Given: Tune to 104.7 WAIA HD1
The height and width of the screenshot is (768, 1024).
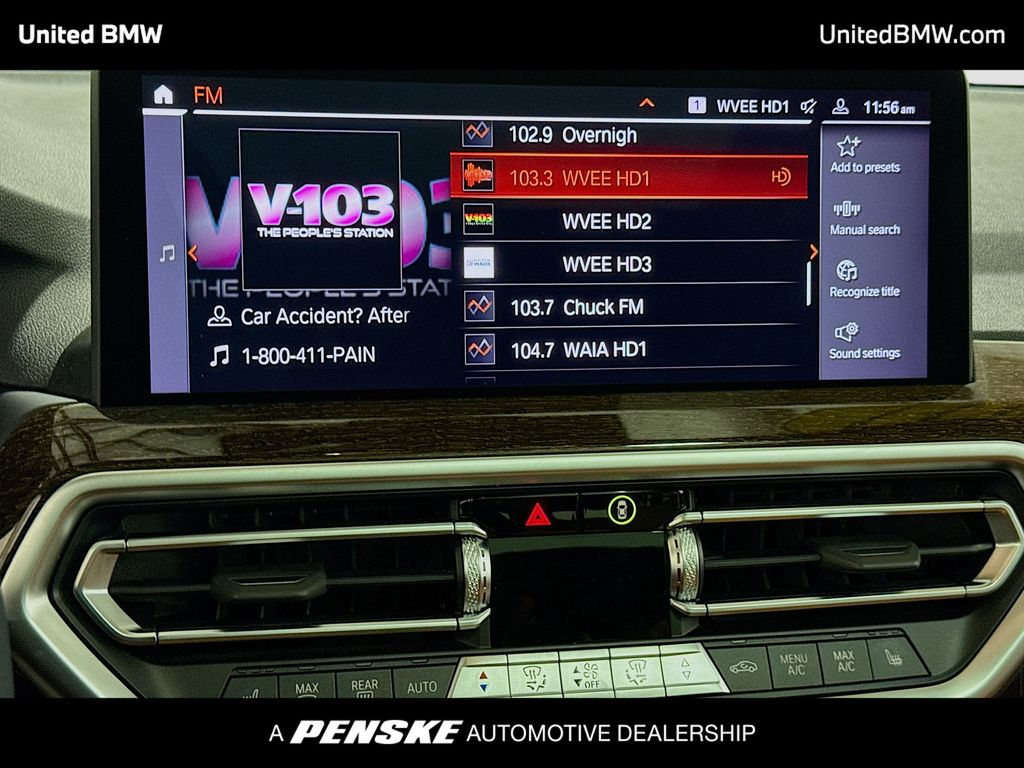Looking at the screenshot, I should (x=630, y=349).
